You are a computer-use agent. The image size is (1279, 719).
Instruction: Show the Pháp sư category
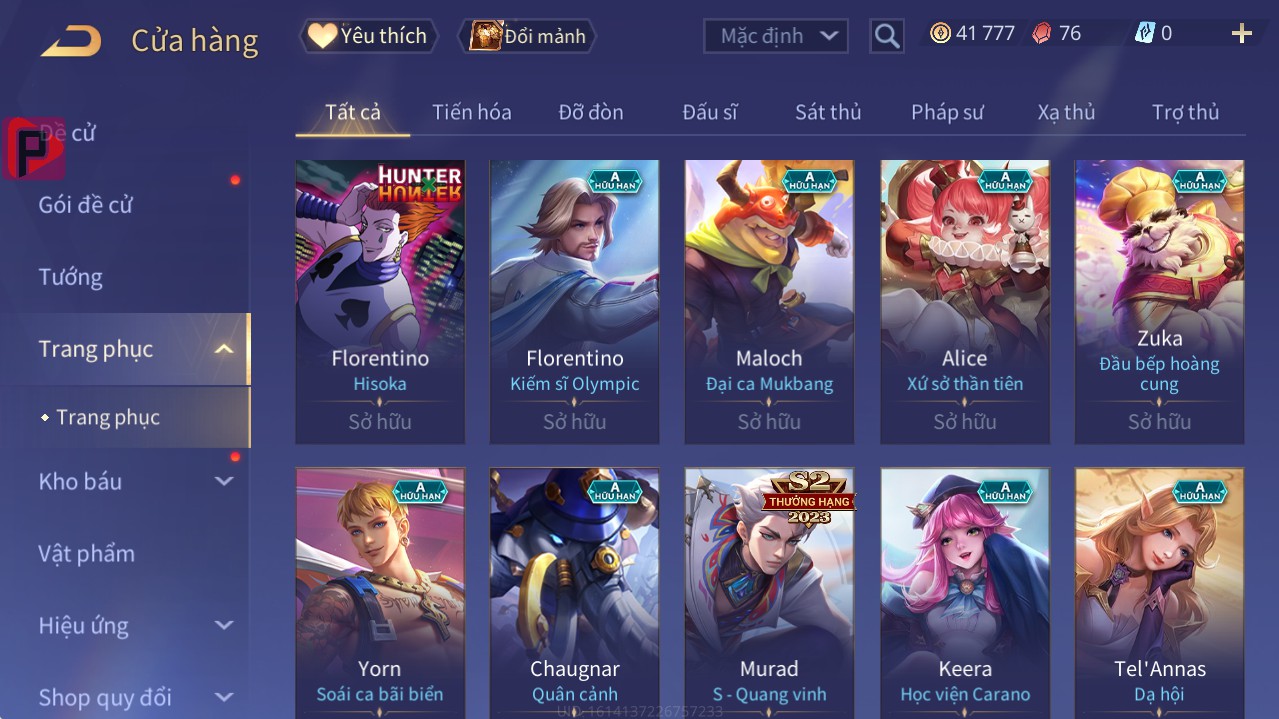coord(947,112)
